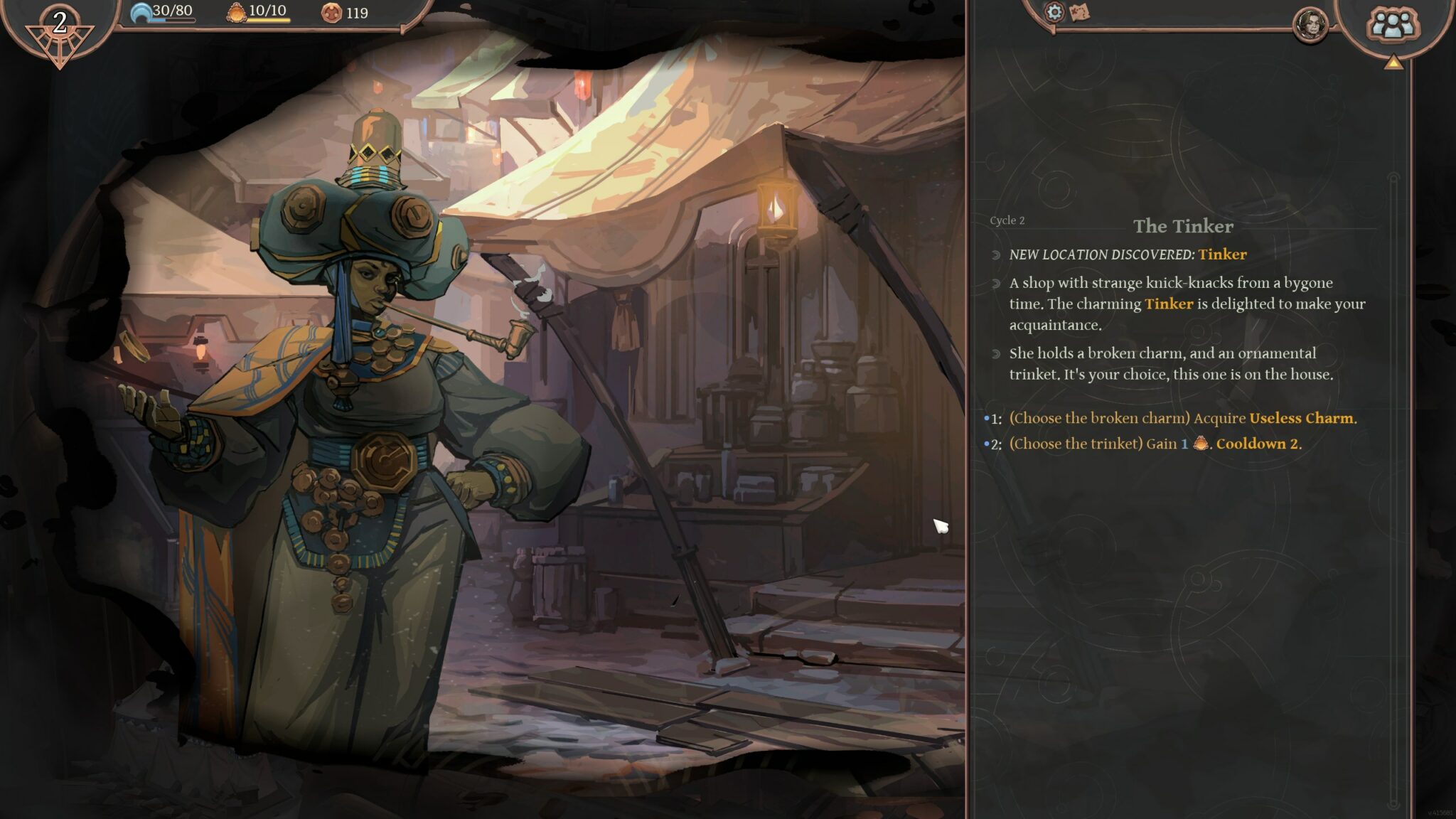Image resolution: width=1456 pixels, height=819 pixels.
Task: Choose the broken charm to acquire Useless Charm
Action: 1182,418
